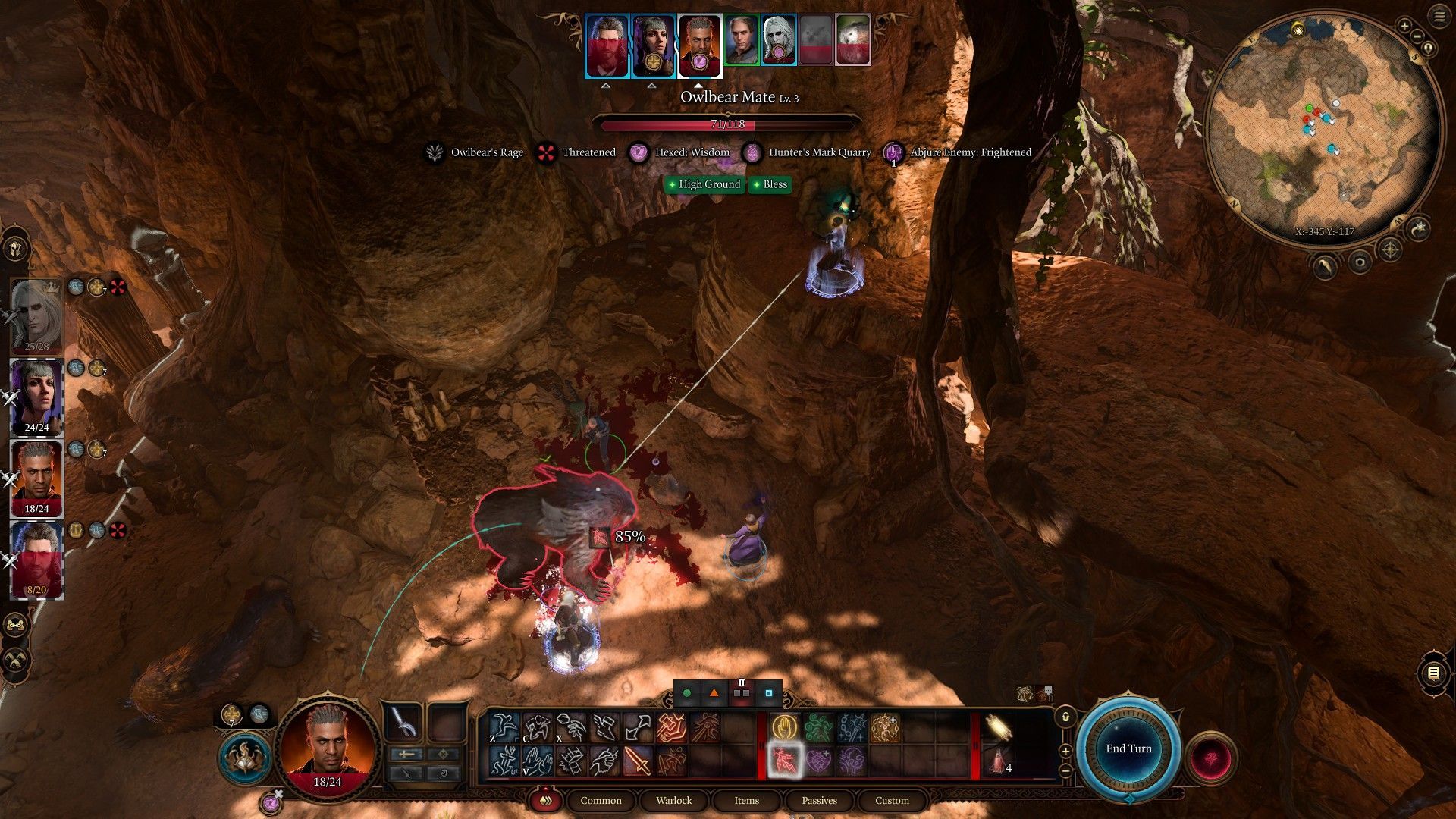
Task: Toggle the hotbar lock button
Action: tap(1065, 717)
